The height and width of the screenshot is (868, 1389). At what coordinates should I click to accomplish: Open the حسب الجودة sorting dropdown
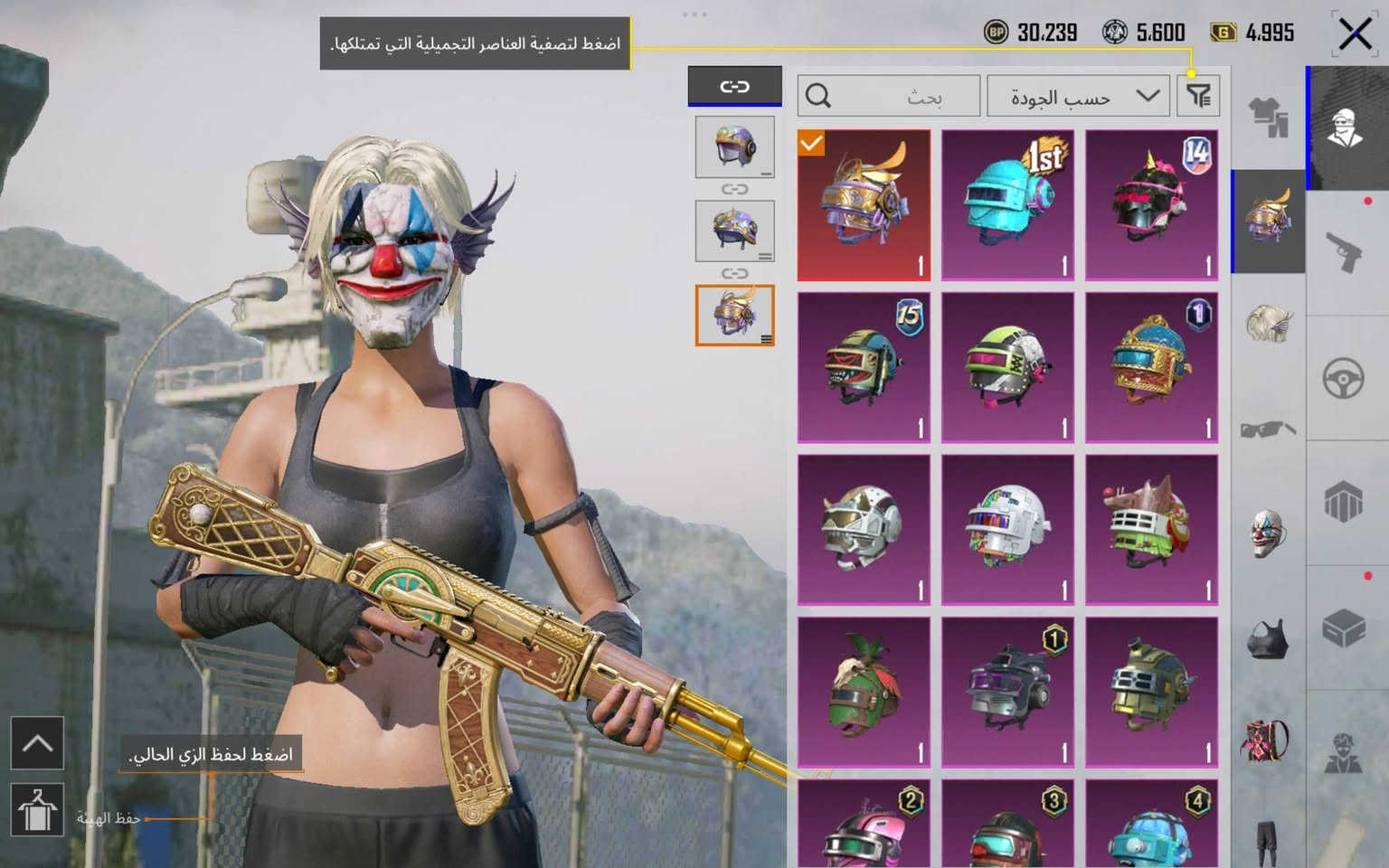point(1076,96)
